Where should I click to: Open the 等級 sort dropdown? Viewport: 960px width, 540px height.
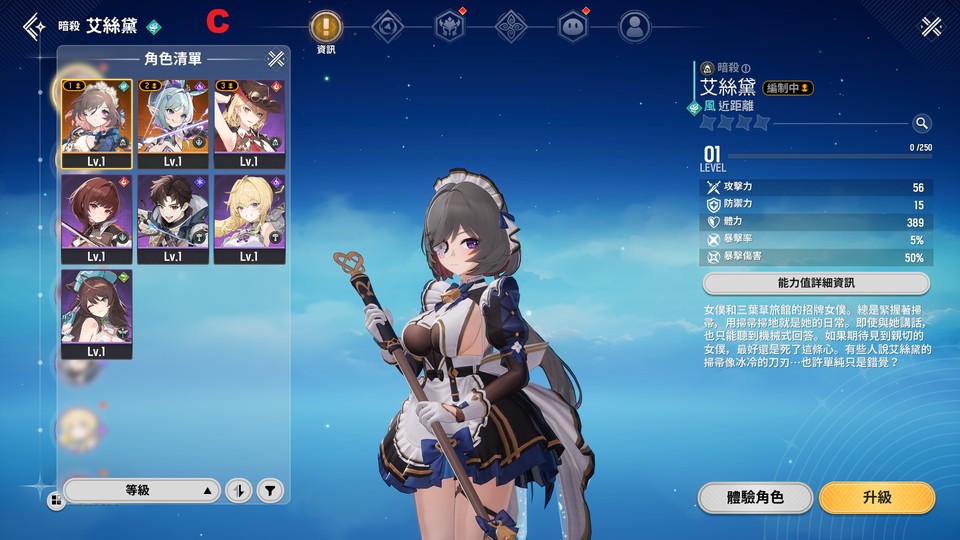click(141, 490)
